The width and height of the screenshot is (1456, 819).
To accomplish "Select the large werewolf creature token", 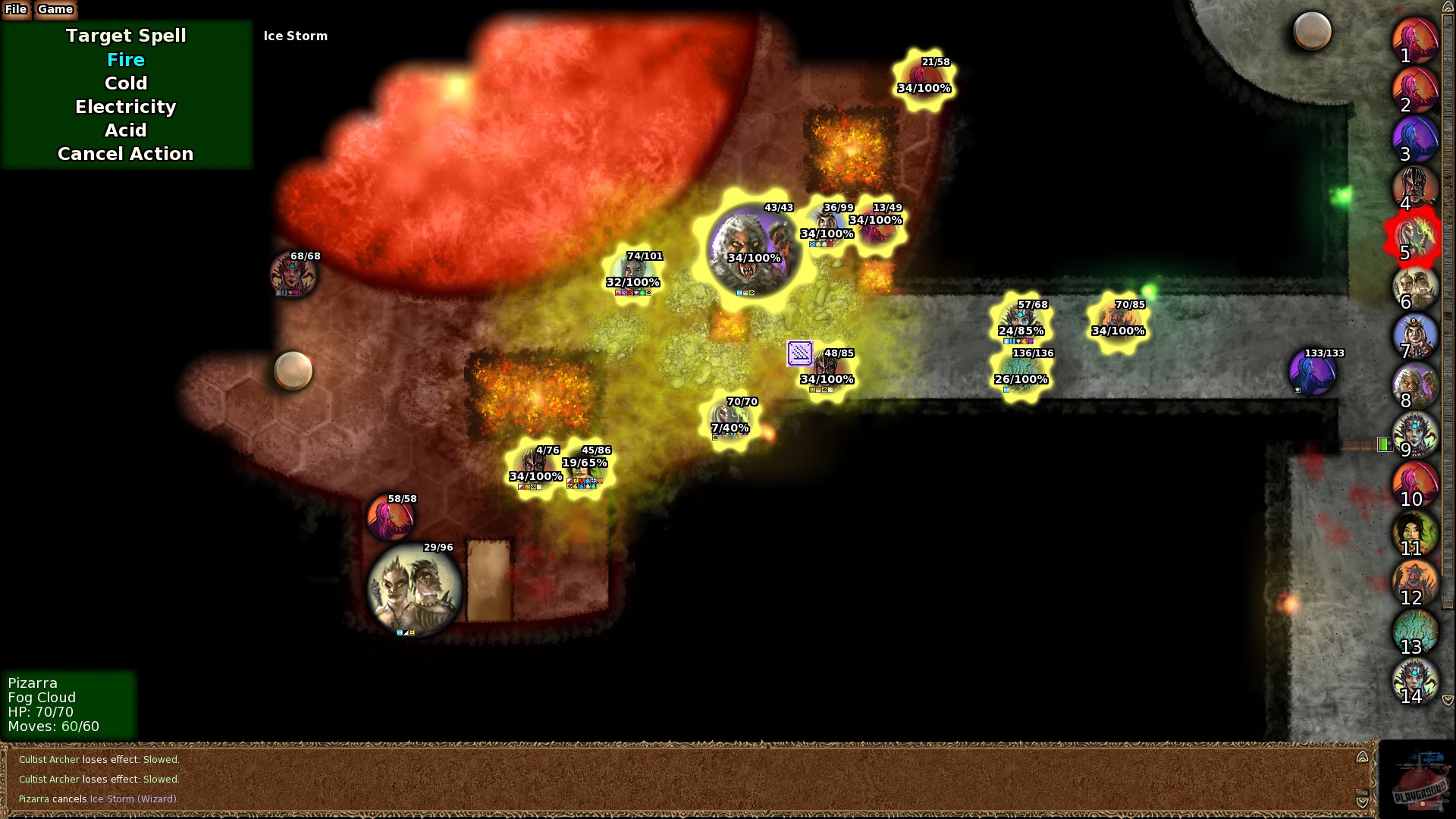I will tap(753, 246).
